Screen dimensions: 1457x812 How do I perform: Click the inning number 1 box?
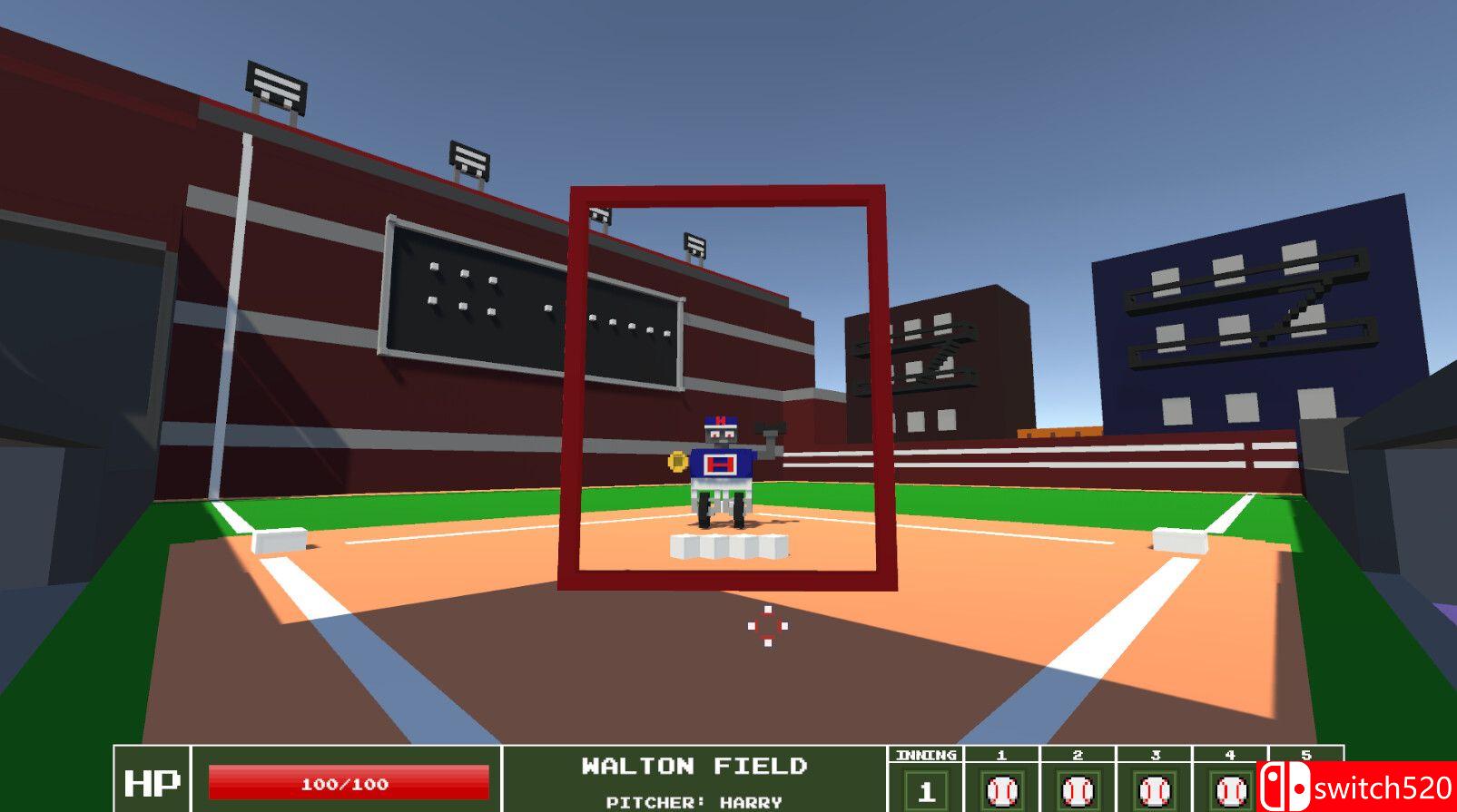point(925,789)
